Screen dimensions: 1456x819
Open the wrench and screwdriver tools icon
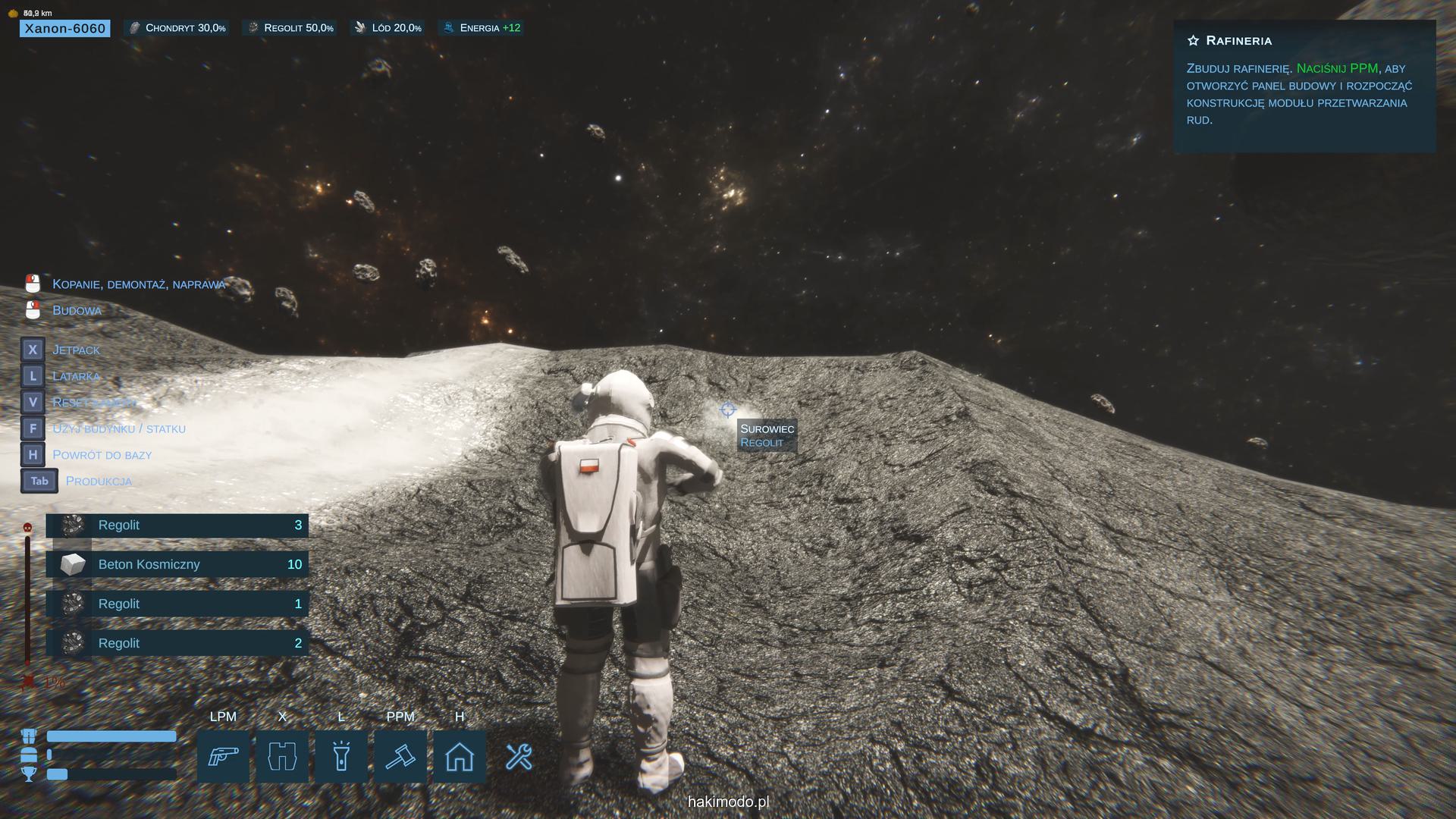point(519,756)
